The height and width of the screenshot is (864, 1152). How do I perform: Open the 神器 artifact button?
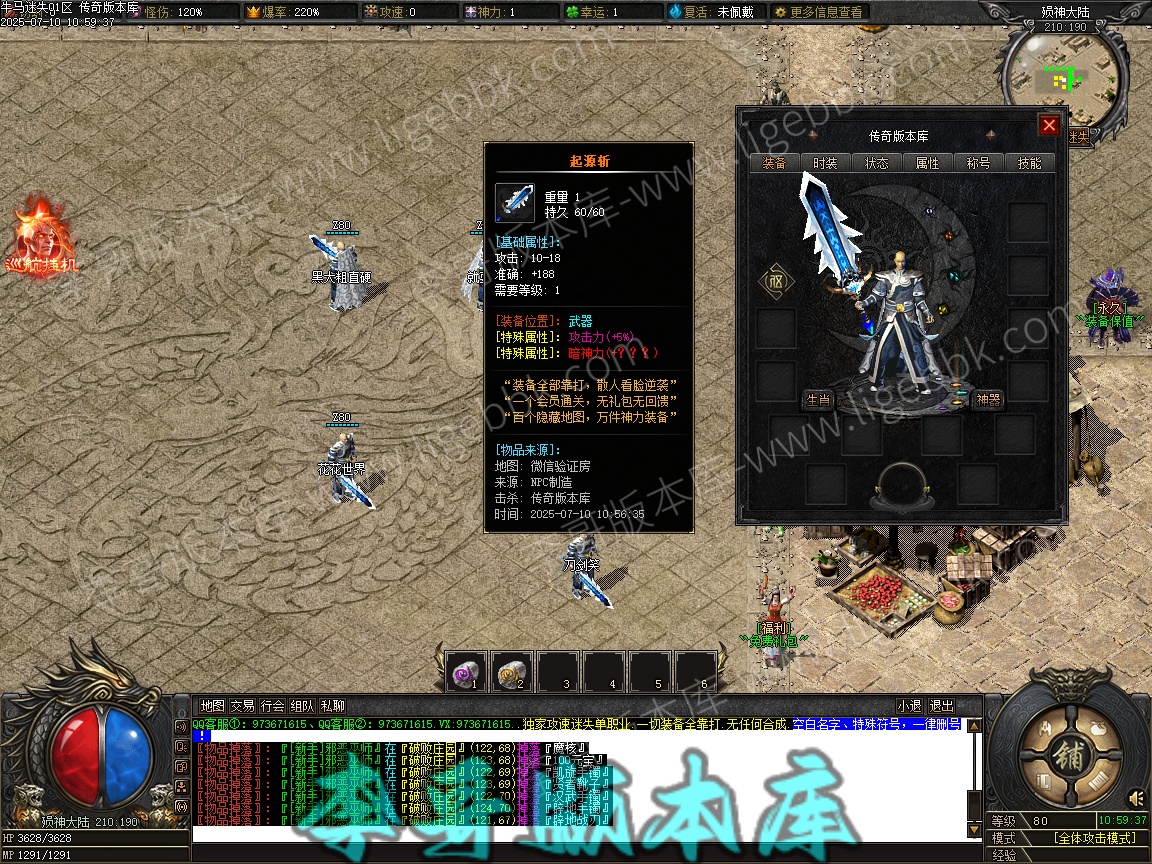(x=988, y=400)
